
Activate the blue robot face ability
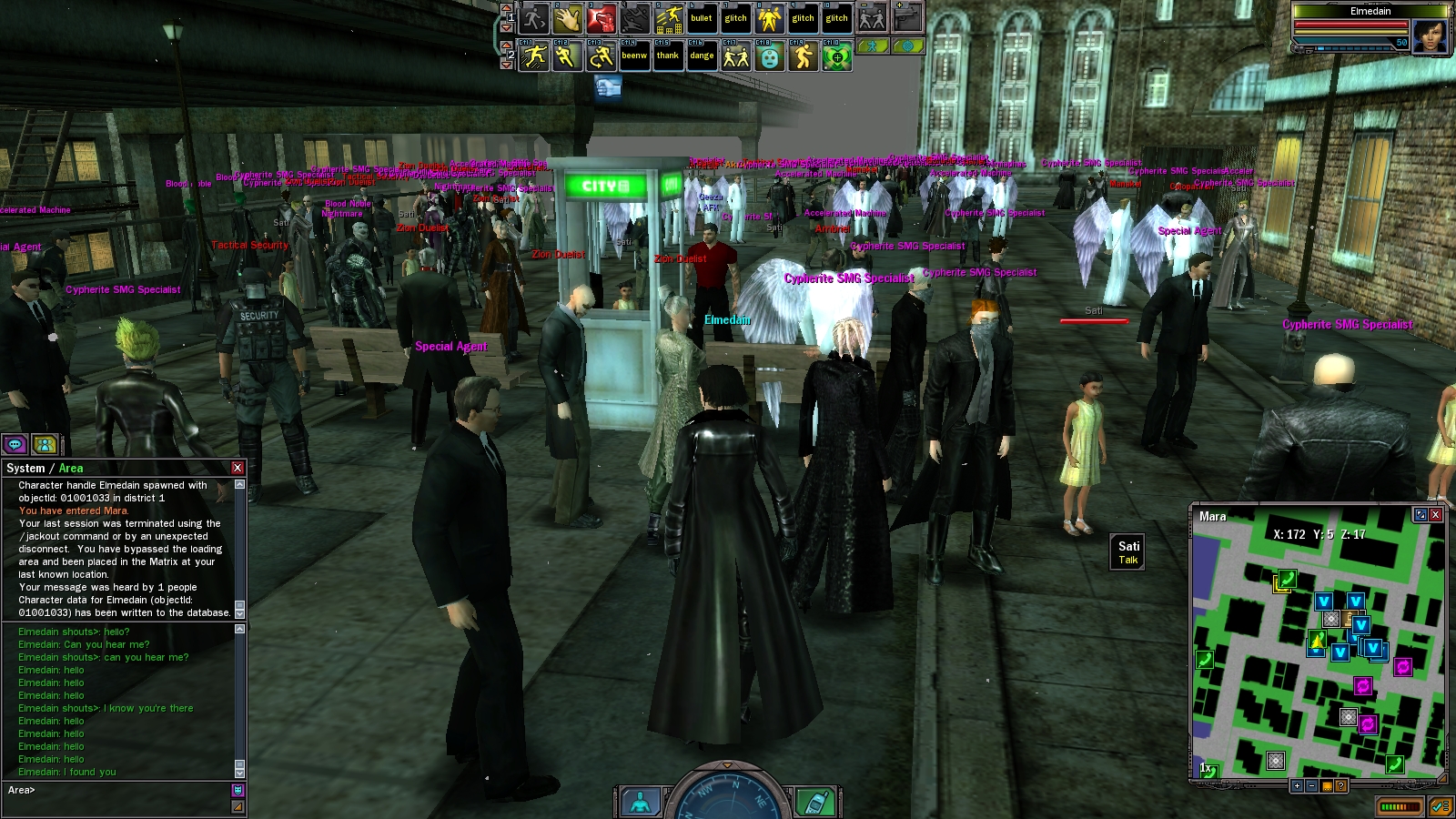pos(769,56)
